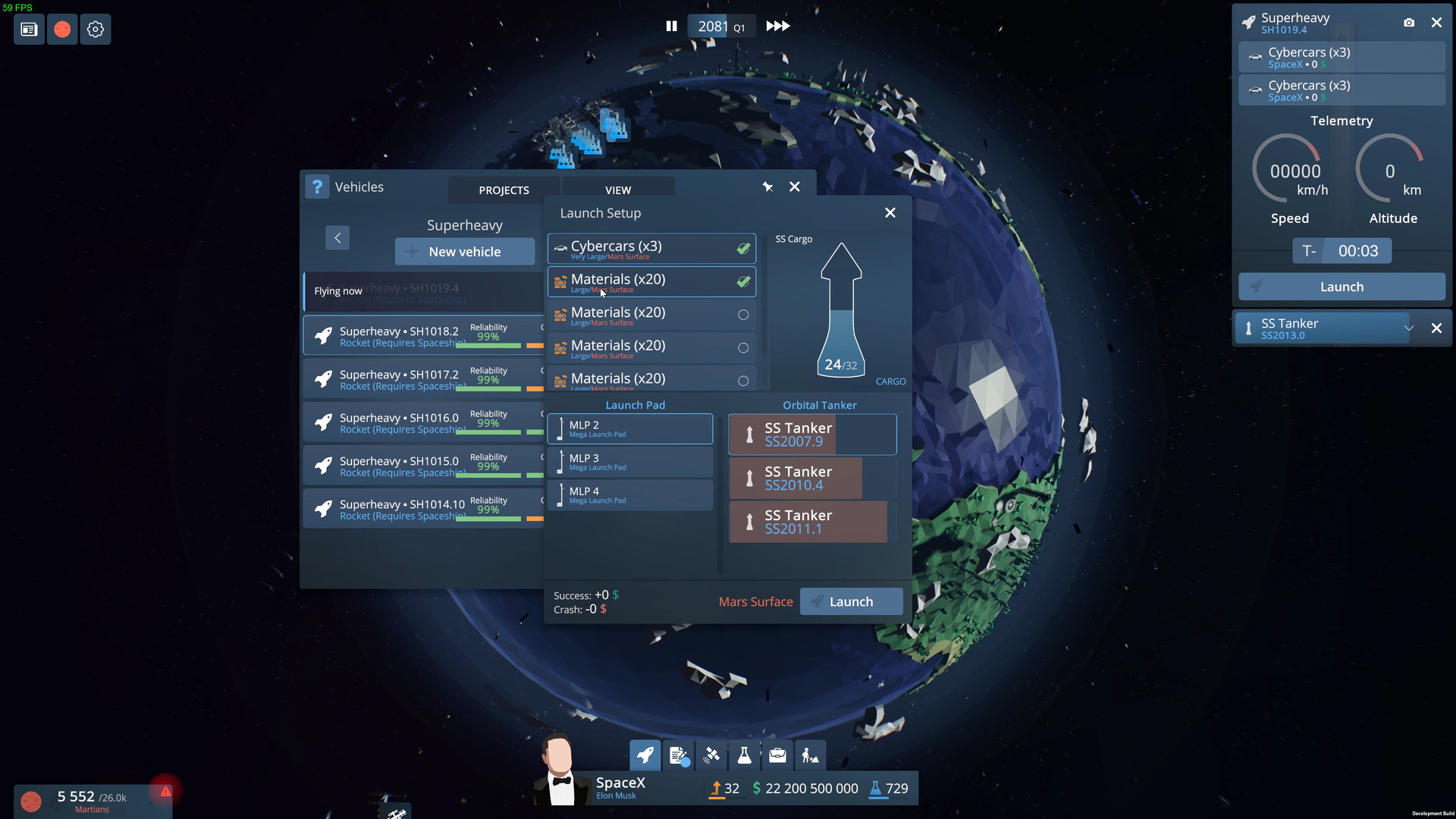Viewport: 1456px width, 819px height.
Task: Select launch pad MLP 3
Action: pos(630,462)
